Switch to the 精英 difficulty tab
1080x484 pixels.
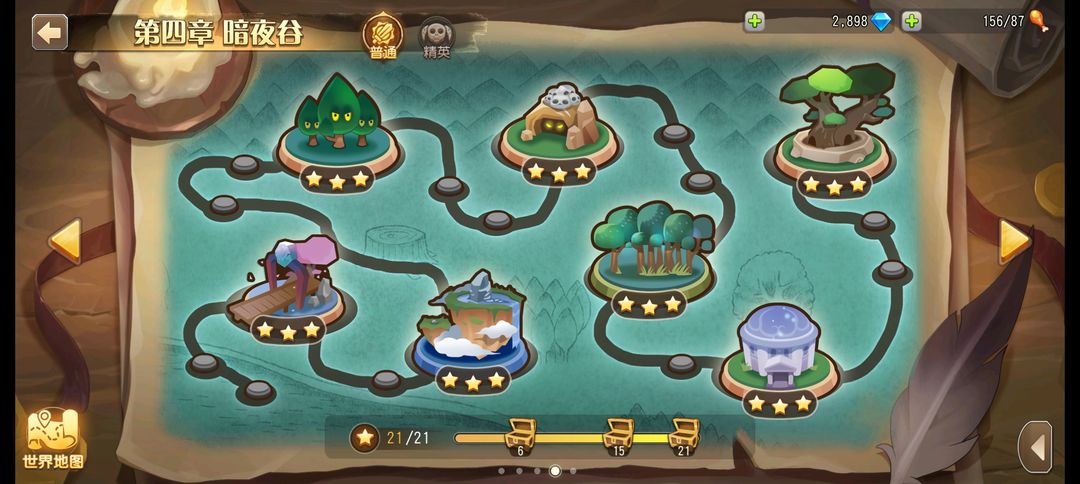436,37
